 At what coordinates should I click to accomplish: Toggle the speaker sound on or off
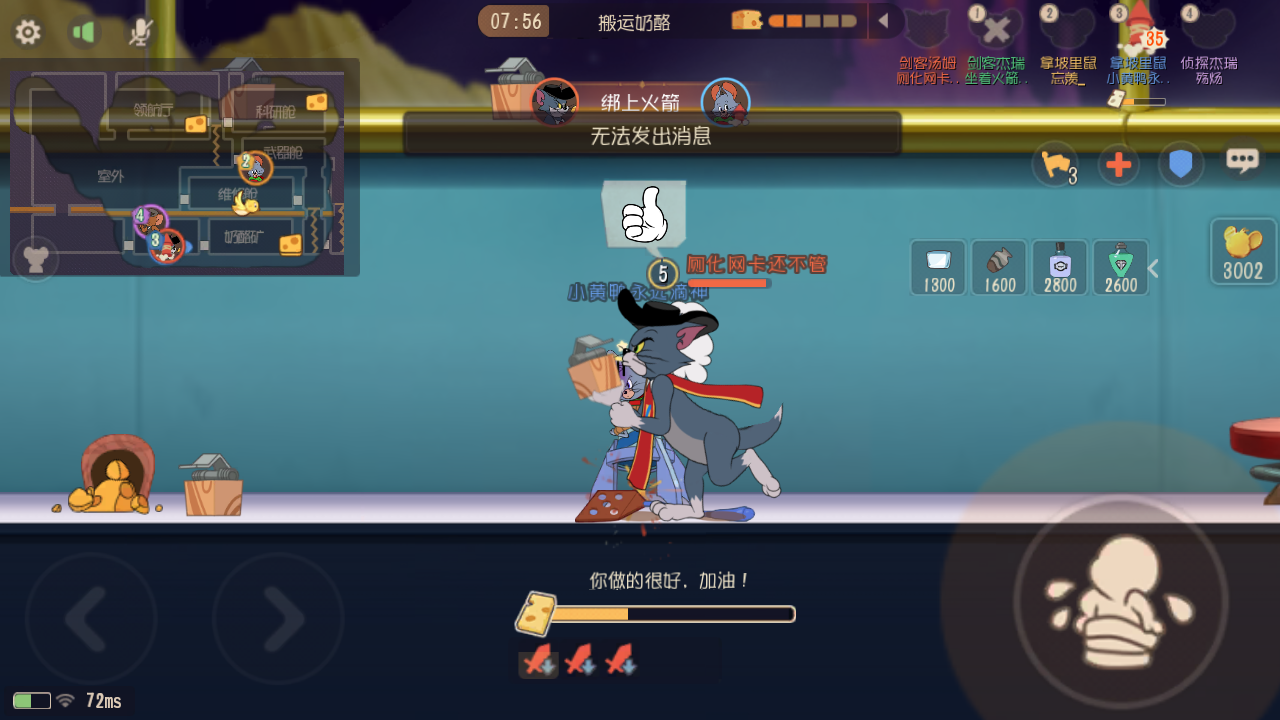[x=85, y=31]
